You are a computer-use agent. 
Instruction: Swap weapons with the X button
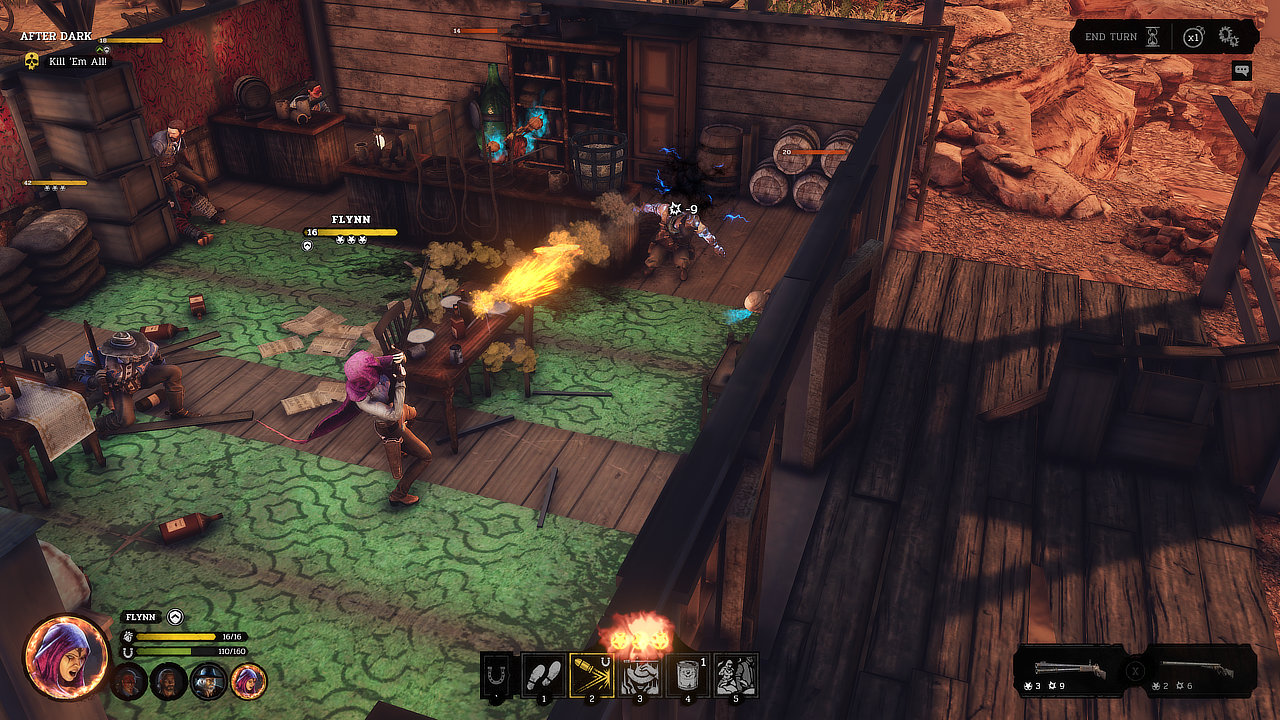[1136, 671]
